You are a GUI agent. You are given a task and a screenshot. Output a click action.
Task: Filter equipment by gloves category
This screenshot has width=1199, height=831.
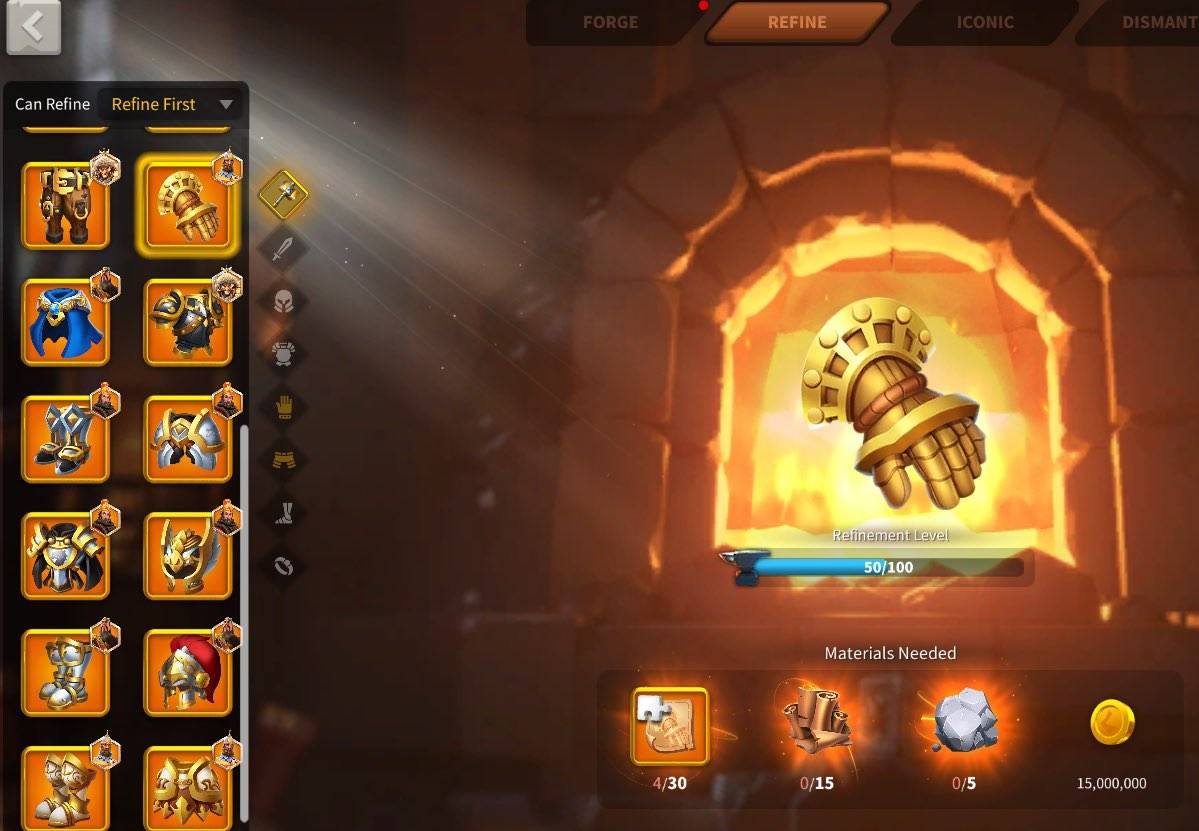coord(284,406)
